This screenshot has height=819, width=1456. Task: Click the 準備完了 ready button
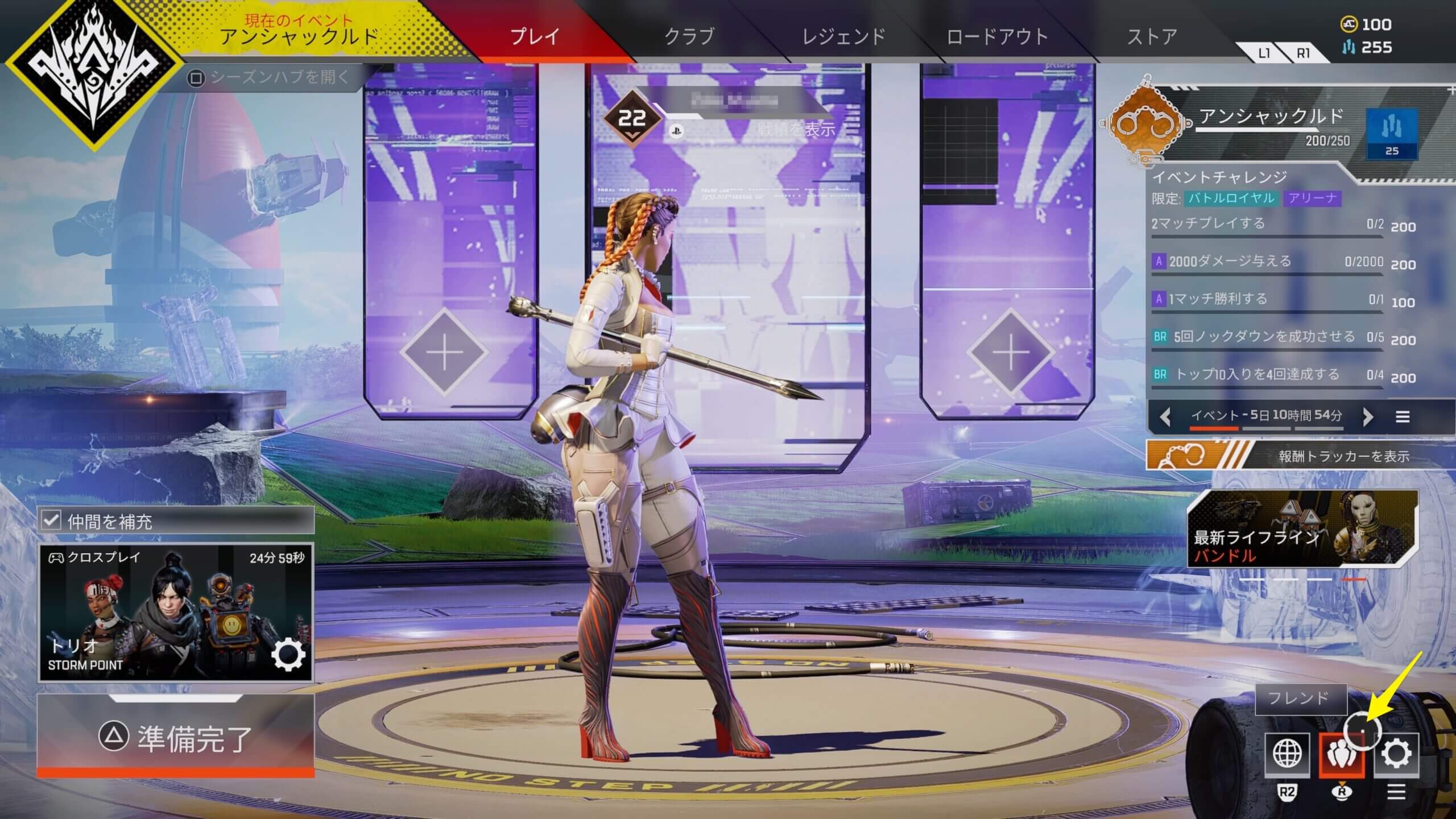coord(175,738)
